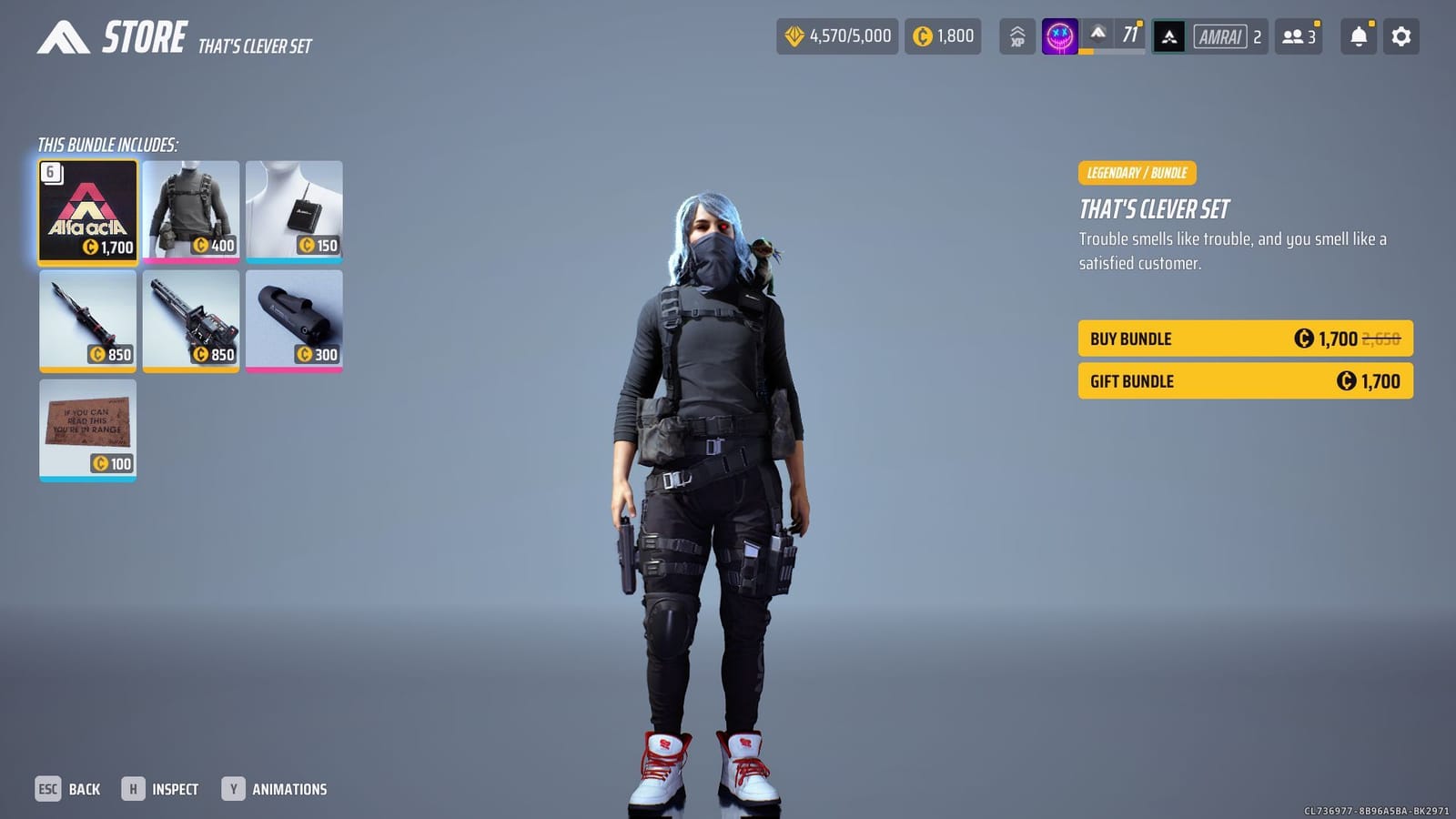Select the 300-credit suppressor attachment
This screenshot has width=1456, height=819.
click(295, 320)
